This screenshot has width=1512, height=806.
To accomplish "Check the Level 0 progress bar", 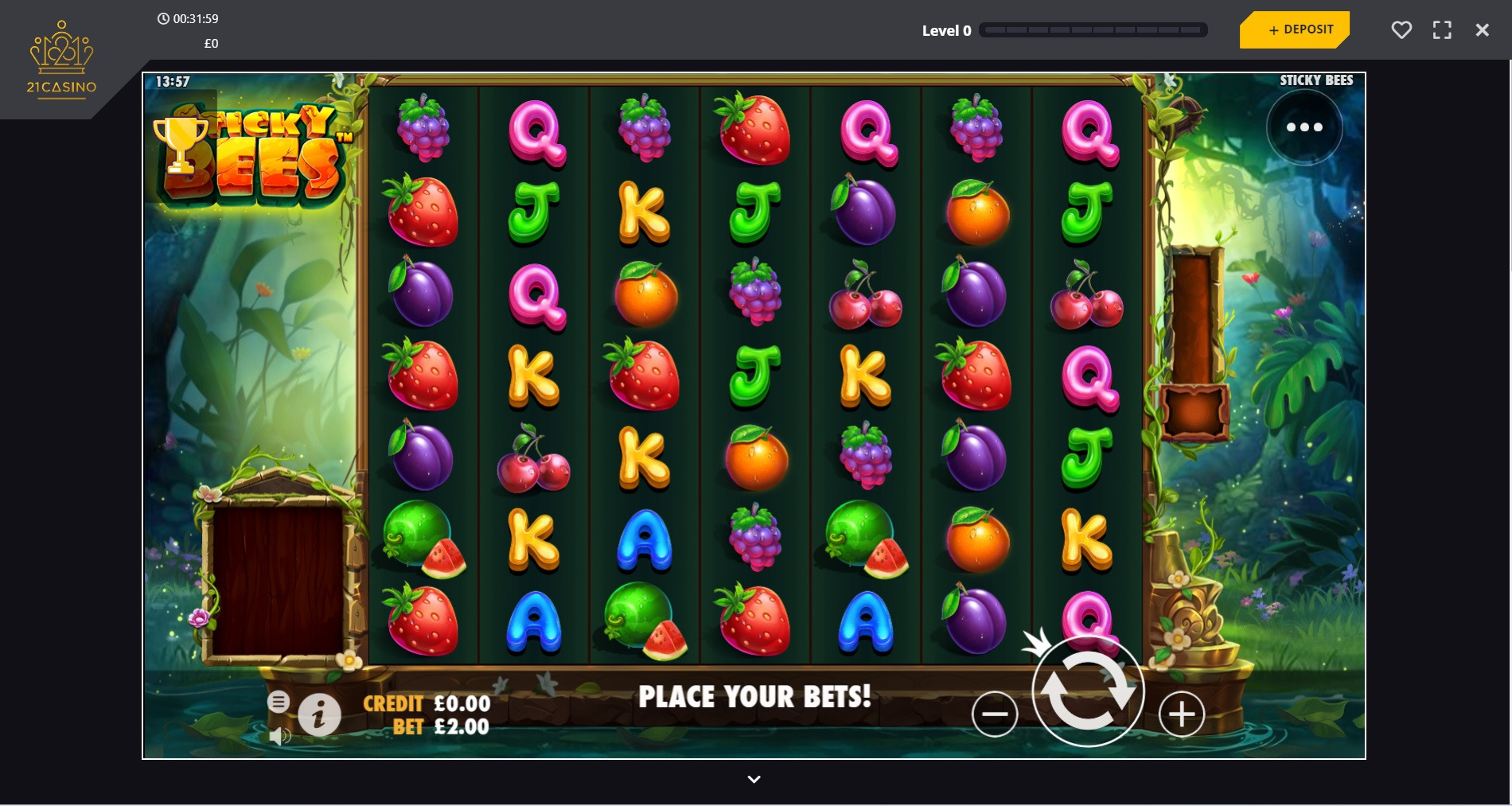I will [1093, 29].
